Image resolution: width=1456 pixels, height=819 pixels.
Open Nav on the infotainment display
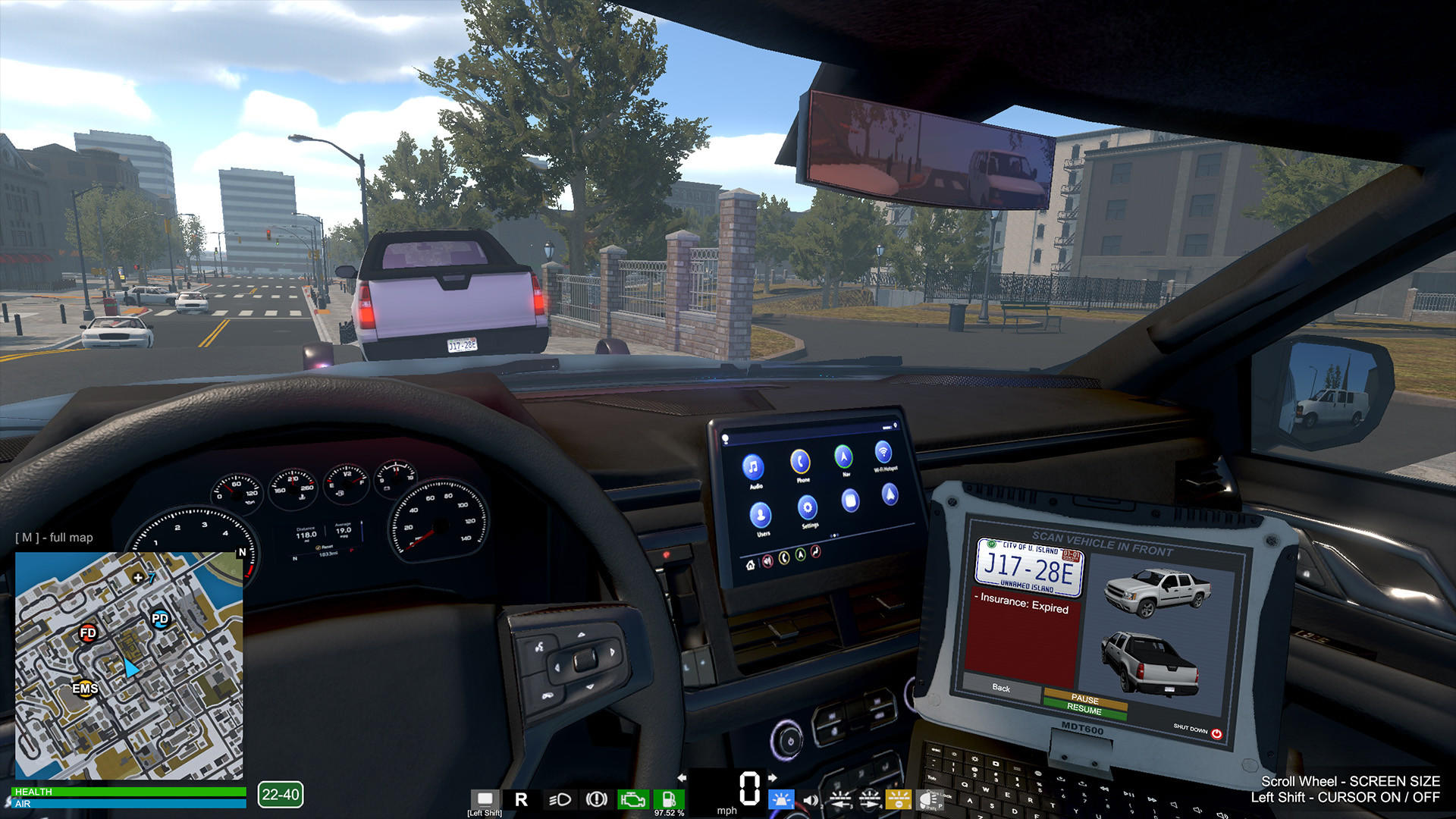pos(843,457)
